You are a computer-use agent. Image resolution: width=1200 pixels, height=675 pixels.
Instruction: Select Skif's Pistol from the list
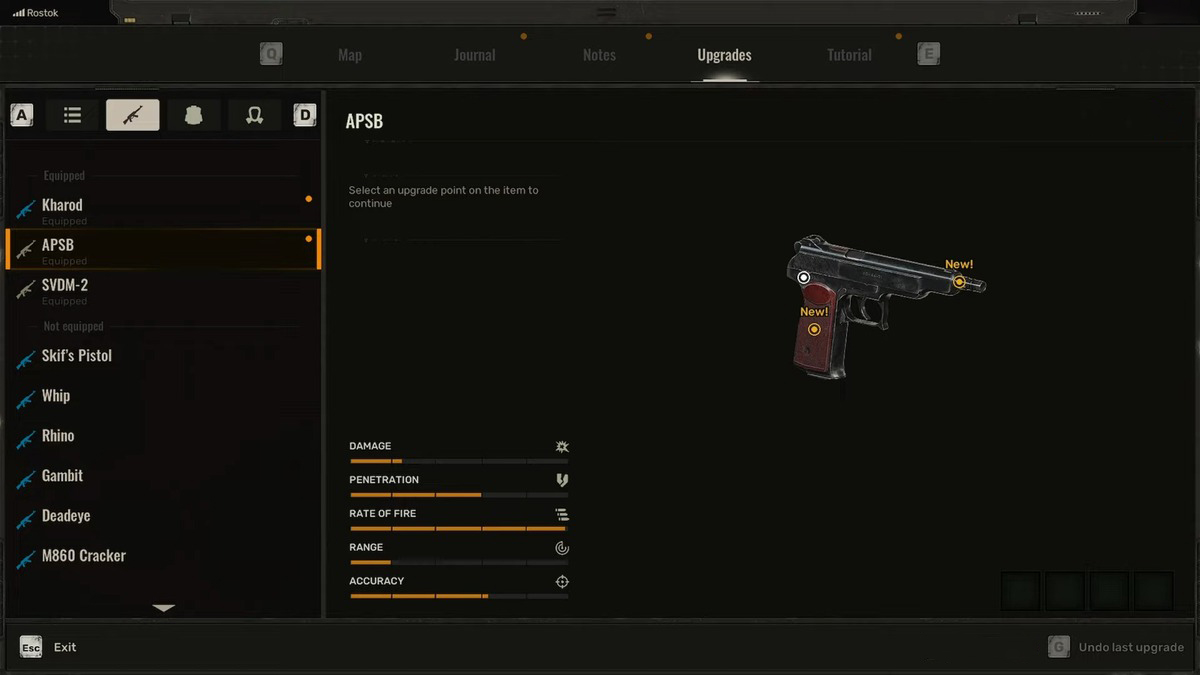click(77, 356)
